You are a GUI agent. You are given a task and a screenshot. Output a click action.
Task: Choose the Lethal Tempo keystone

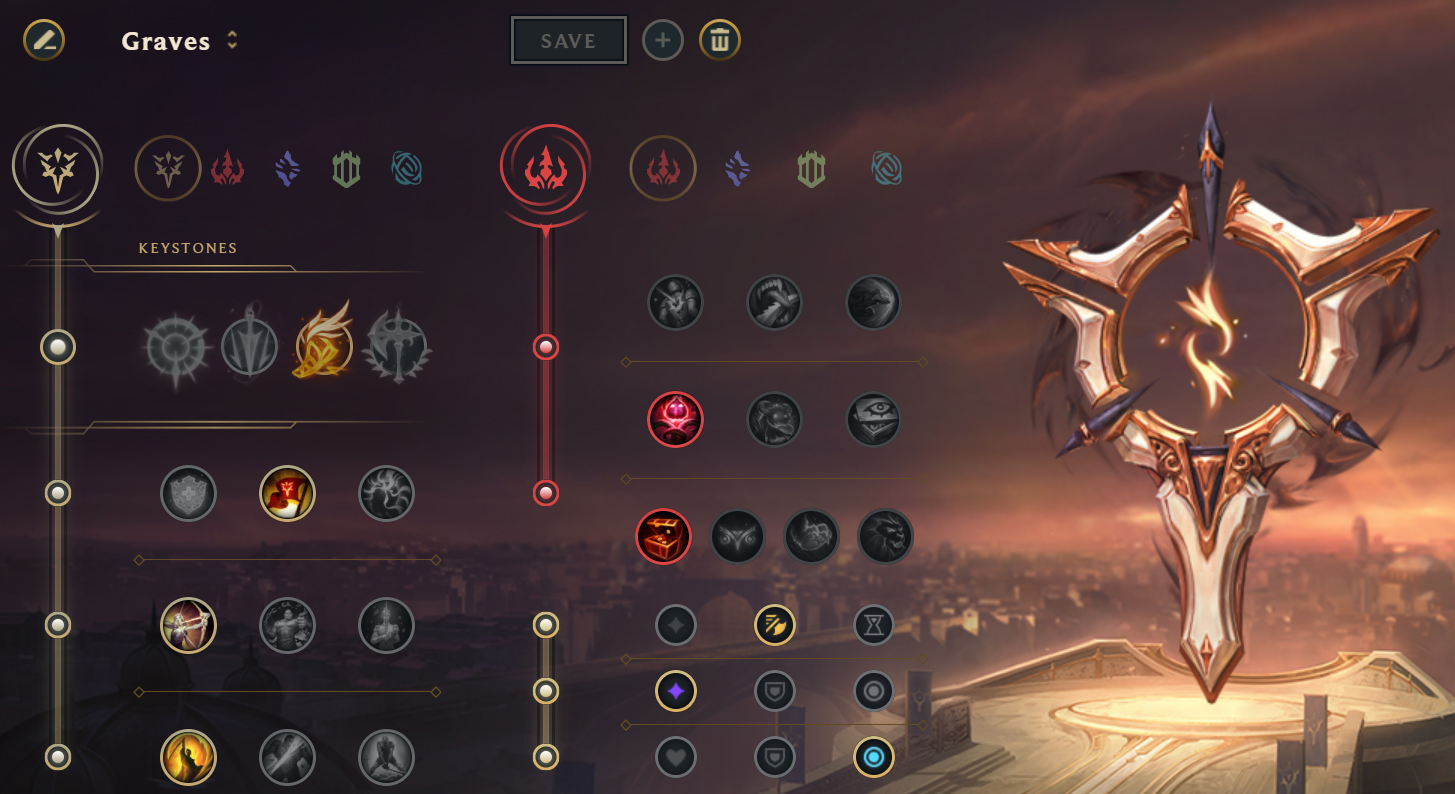[249, 348]
